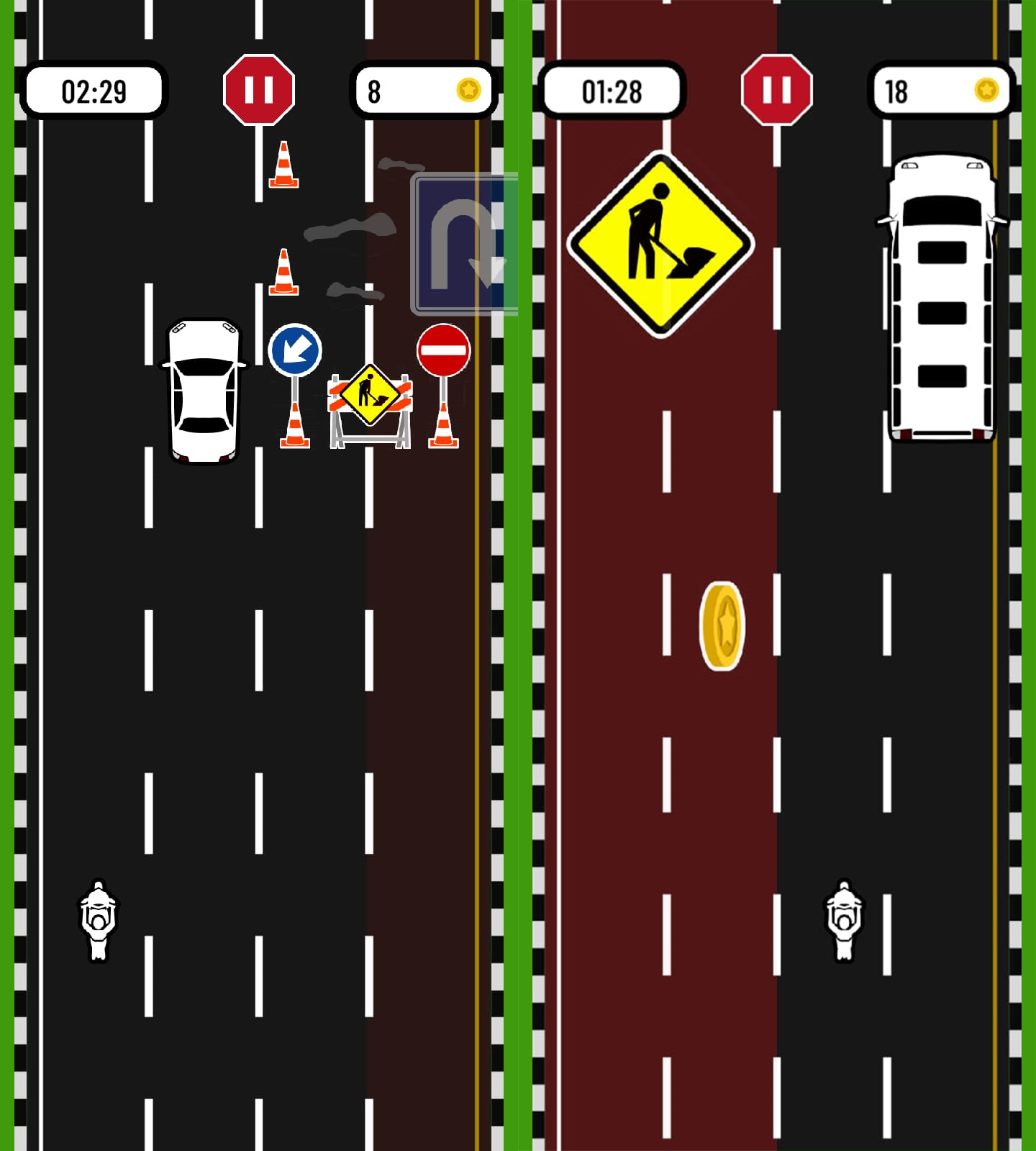Click the coin icon beside the counter 8

pos(469,90)
